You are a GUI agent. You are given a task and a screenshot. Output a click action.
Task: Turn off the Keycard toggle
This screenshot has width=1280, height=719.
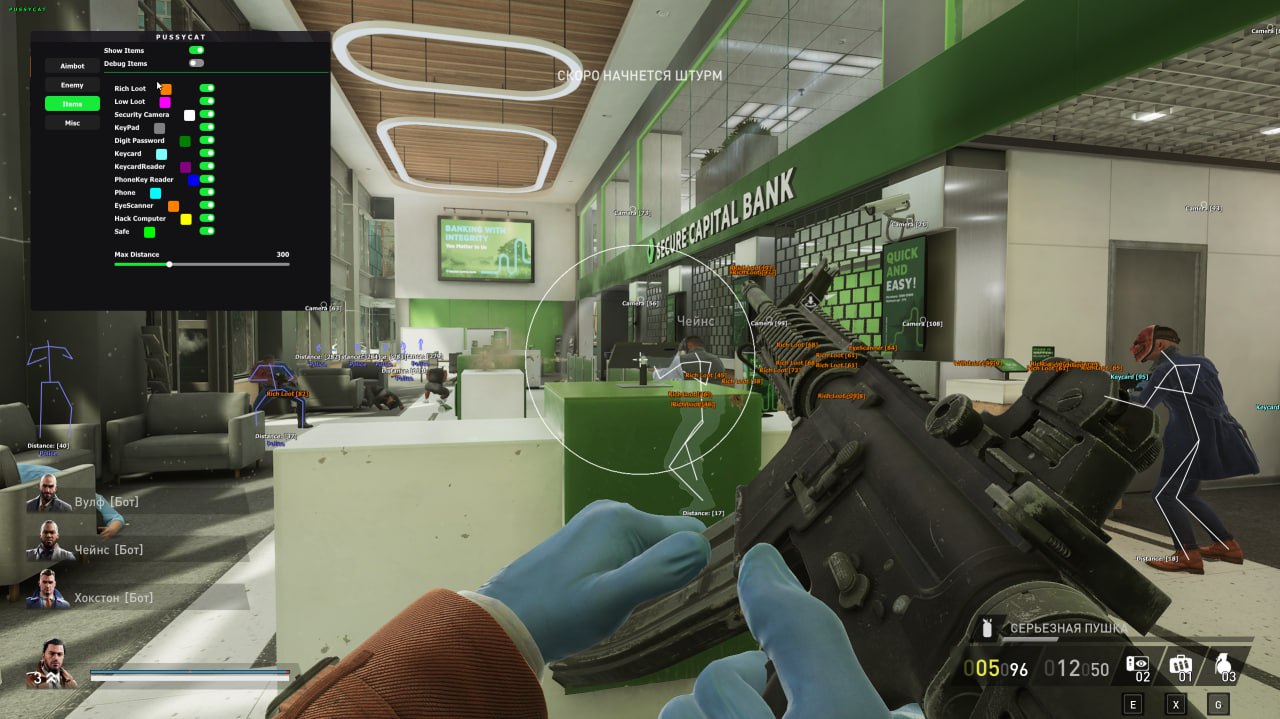[x=207, y=153]
